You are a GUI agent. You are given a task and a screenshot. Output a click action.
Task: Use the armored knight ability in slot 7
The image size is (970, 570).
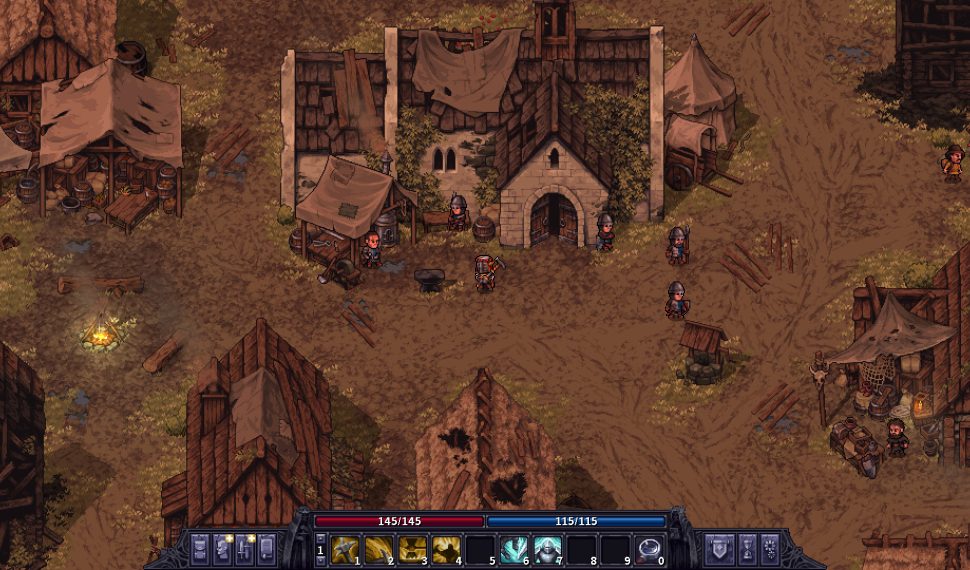point(548,548)
